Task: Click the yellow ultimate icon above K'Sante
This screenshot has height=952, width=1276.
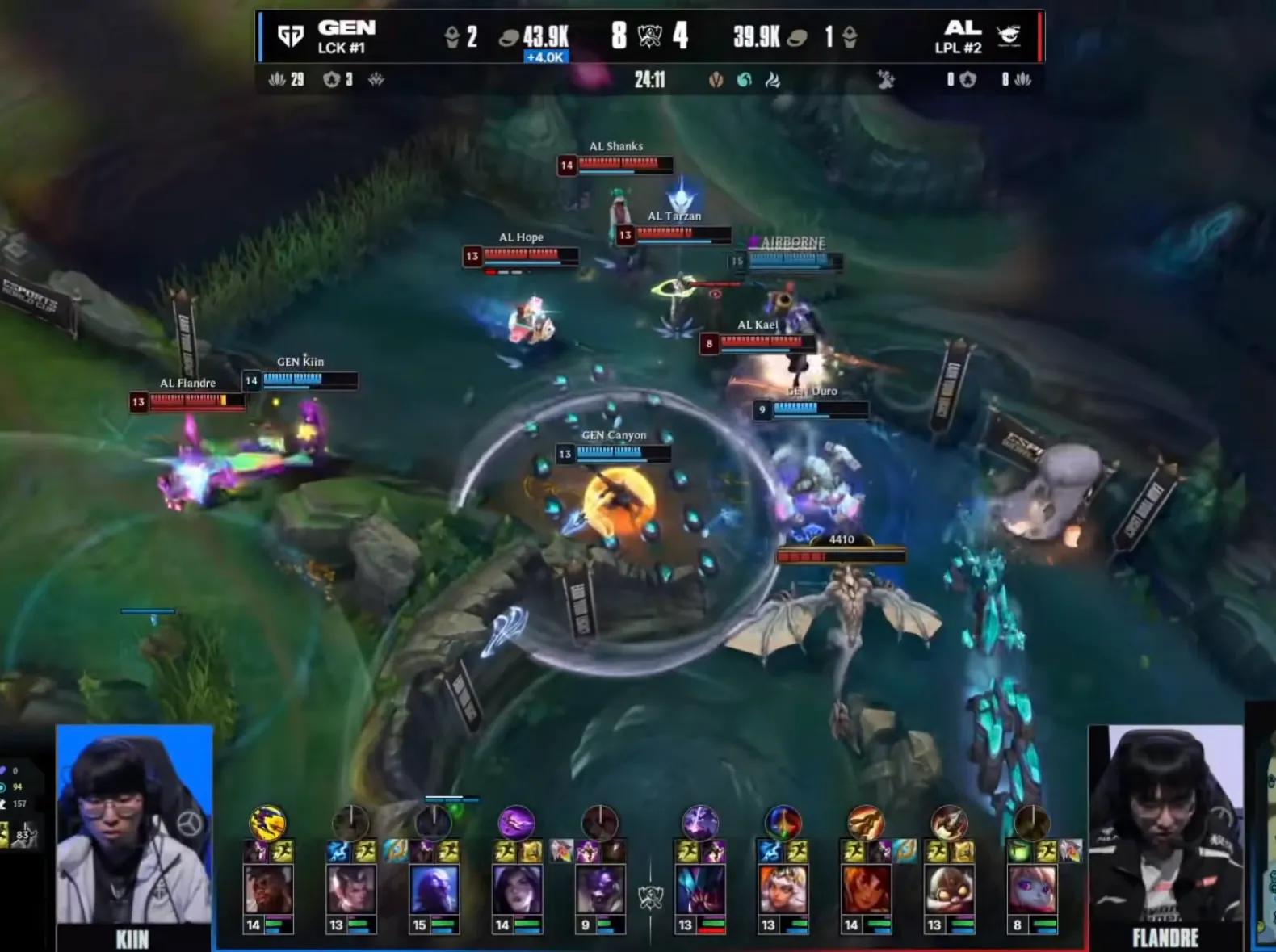Action: tap(267, 823)
